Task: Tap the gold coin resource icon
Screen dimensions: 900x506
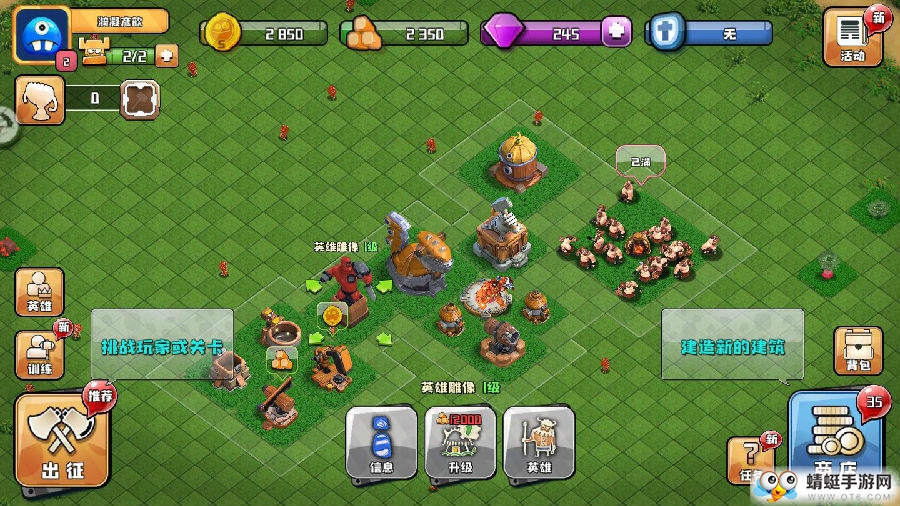Action: (221, 34)
